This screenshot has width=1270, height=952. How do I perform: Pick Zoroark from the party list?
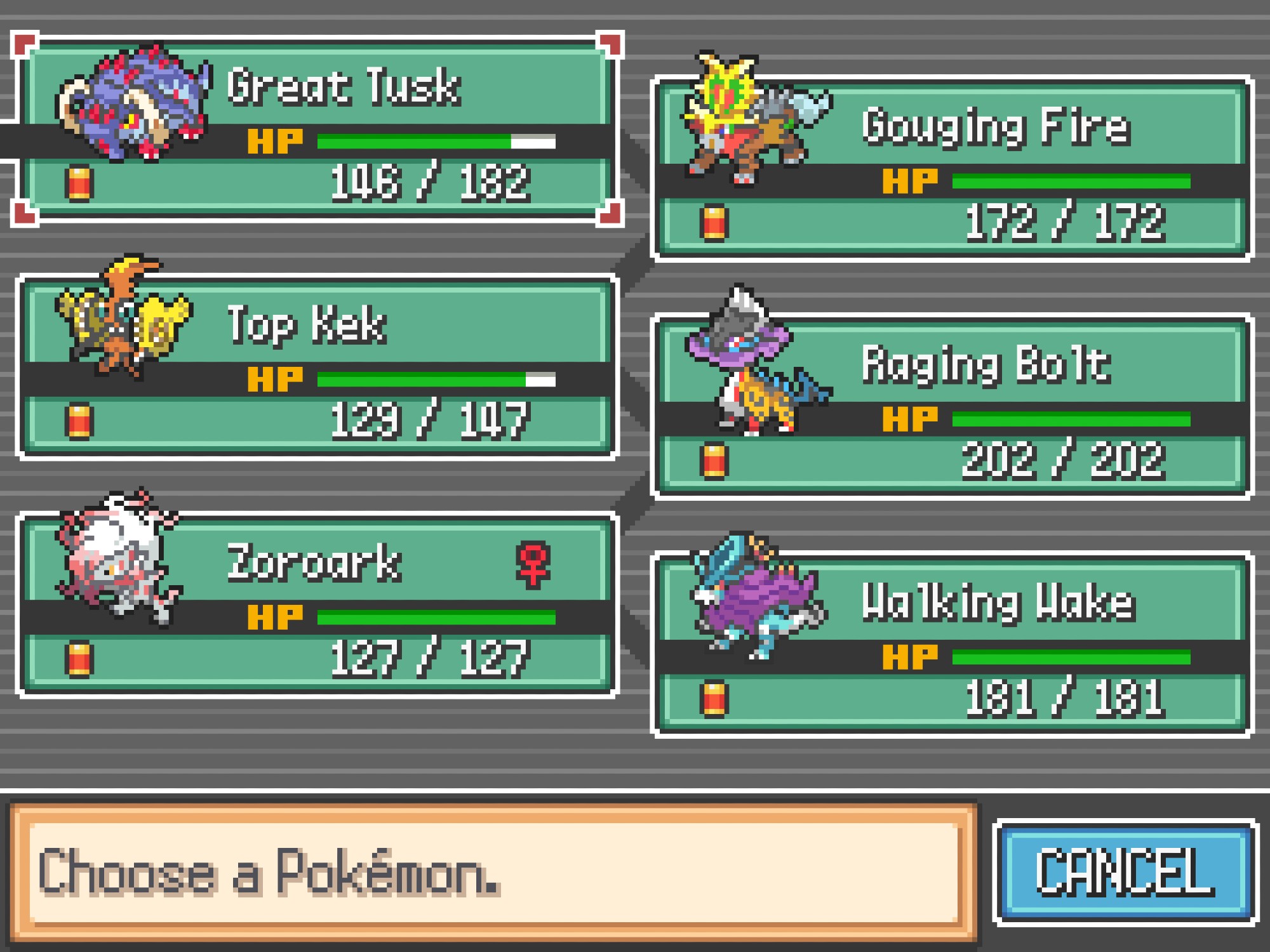coord(317,604)
